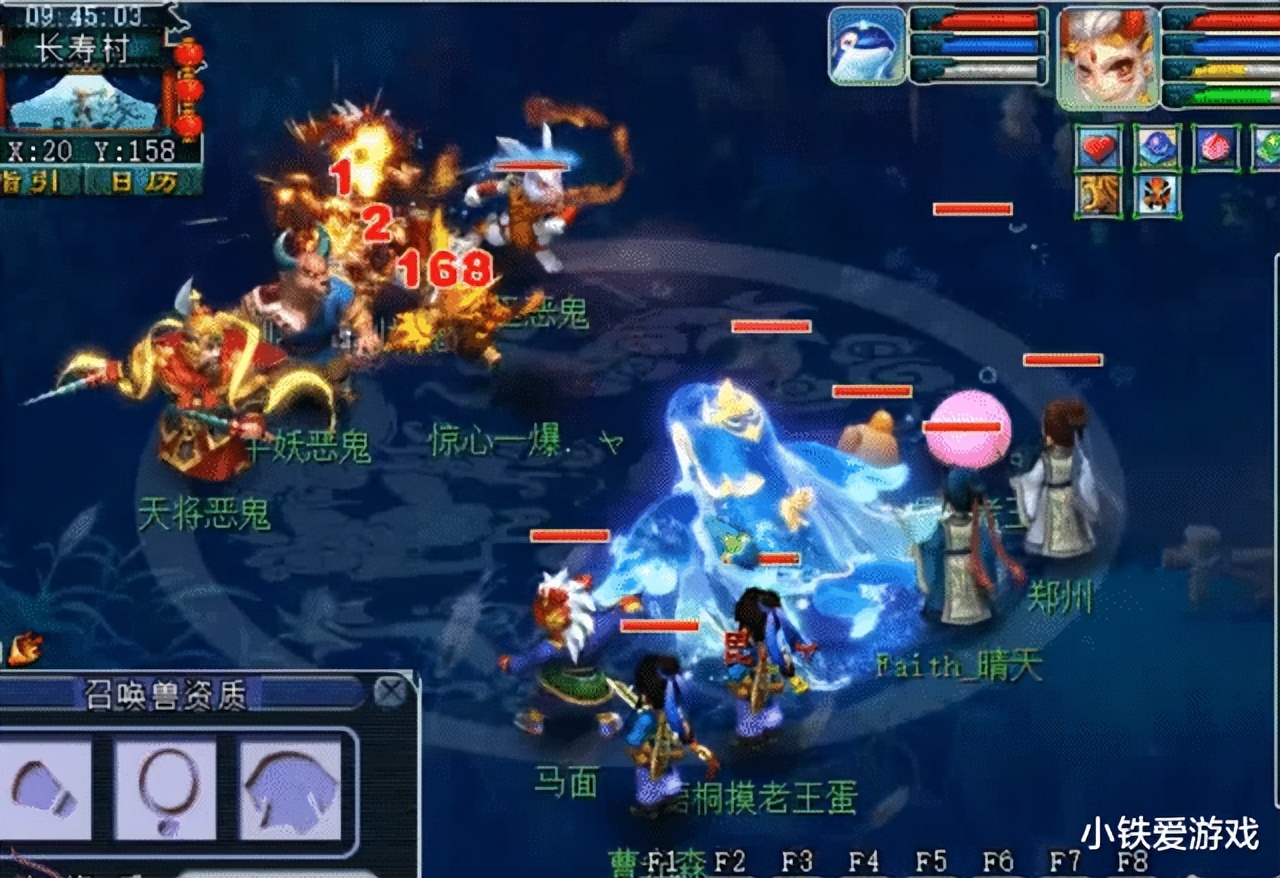Close the 召唤兽资质 panel
The height and width of the screenshot is (878, 1280).
point(388,692)
